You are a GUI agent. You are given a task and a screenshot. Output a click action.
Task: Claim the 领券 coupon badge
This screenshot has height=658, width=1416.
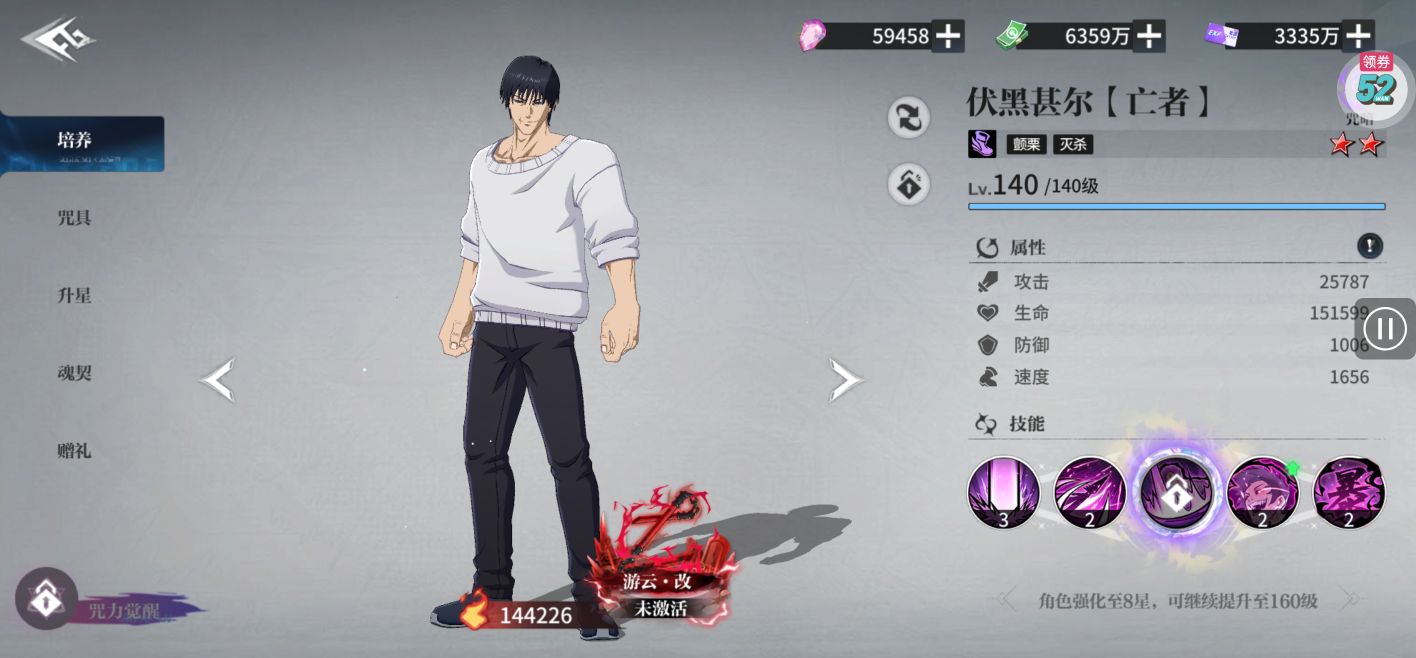(1376, 82)
